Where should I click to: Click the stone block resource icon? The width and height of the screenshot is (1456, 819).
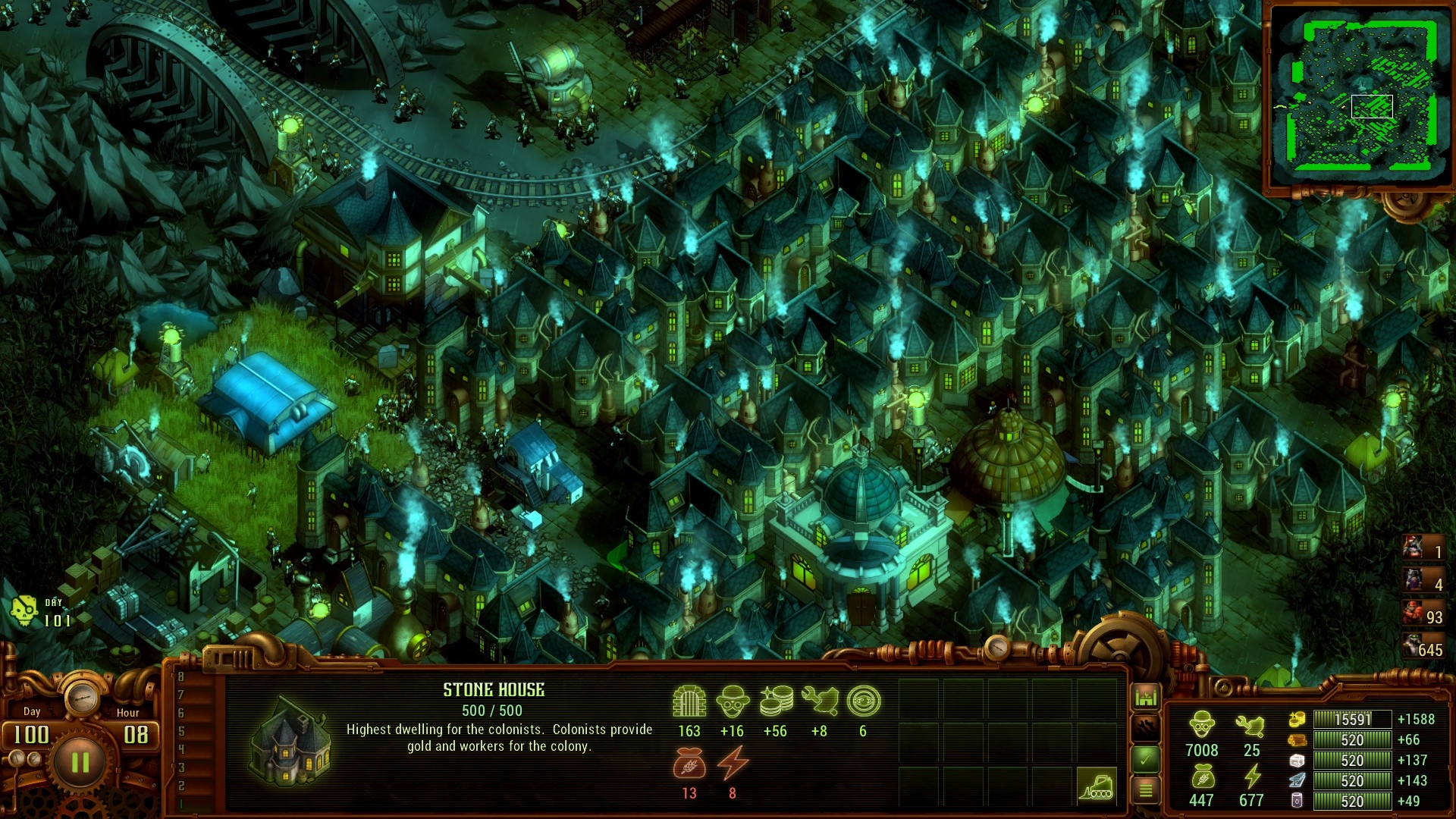coord(1296,761)
